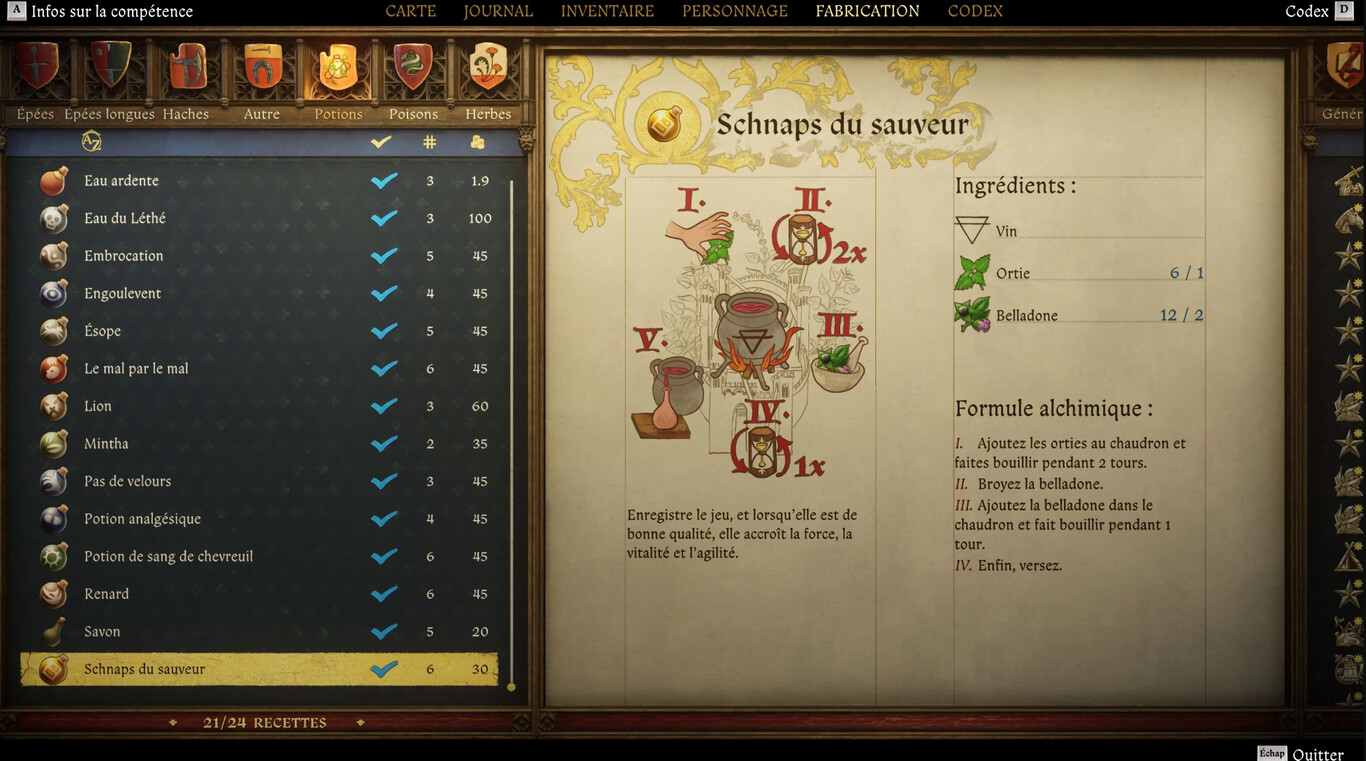
Task: Open the CARTE menu tab
Action: (410, 11)
